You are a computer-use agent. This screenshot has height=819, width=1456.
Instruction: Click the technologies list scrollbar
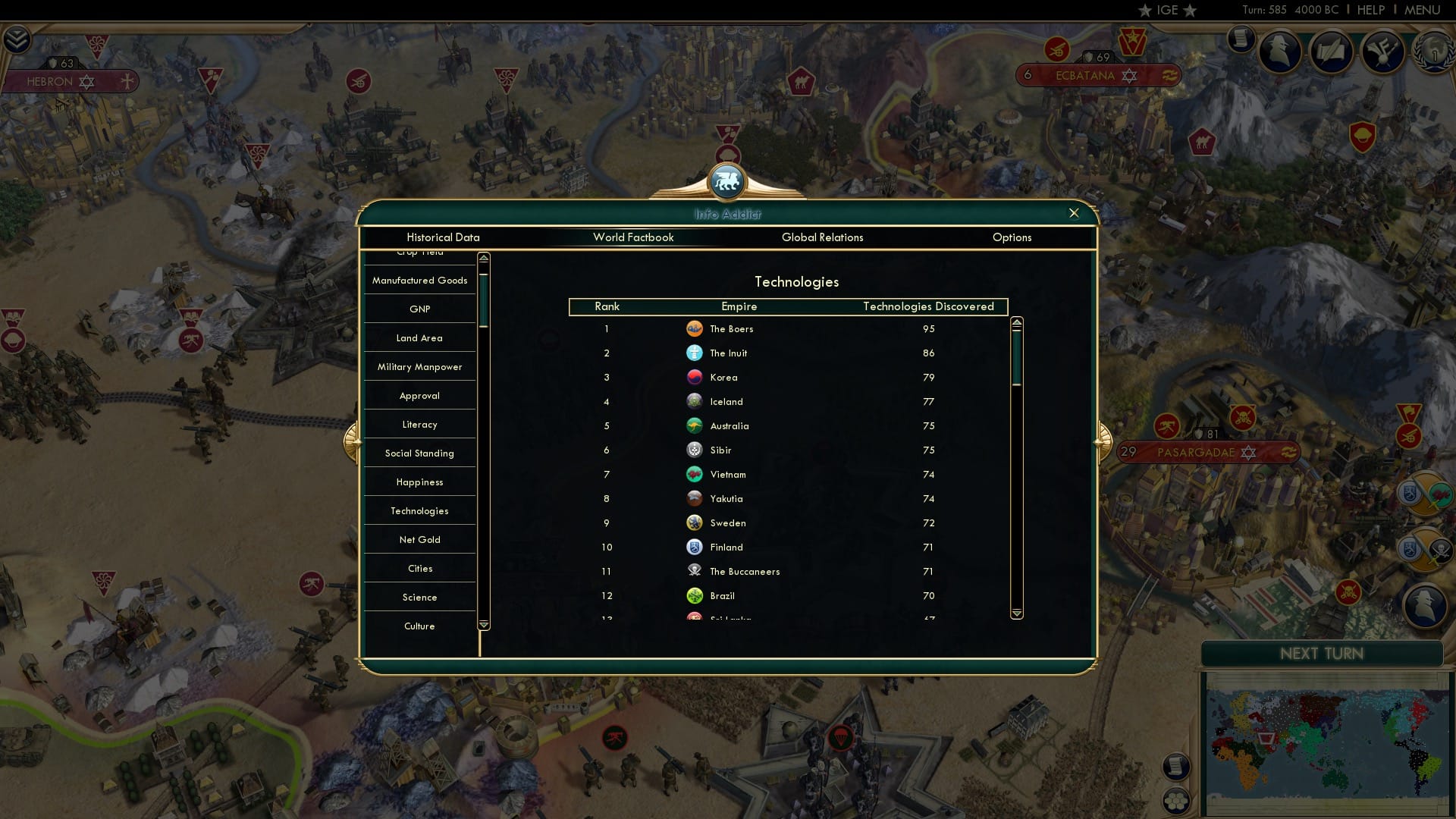[x=1017, y=356]
